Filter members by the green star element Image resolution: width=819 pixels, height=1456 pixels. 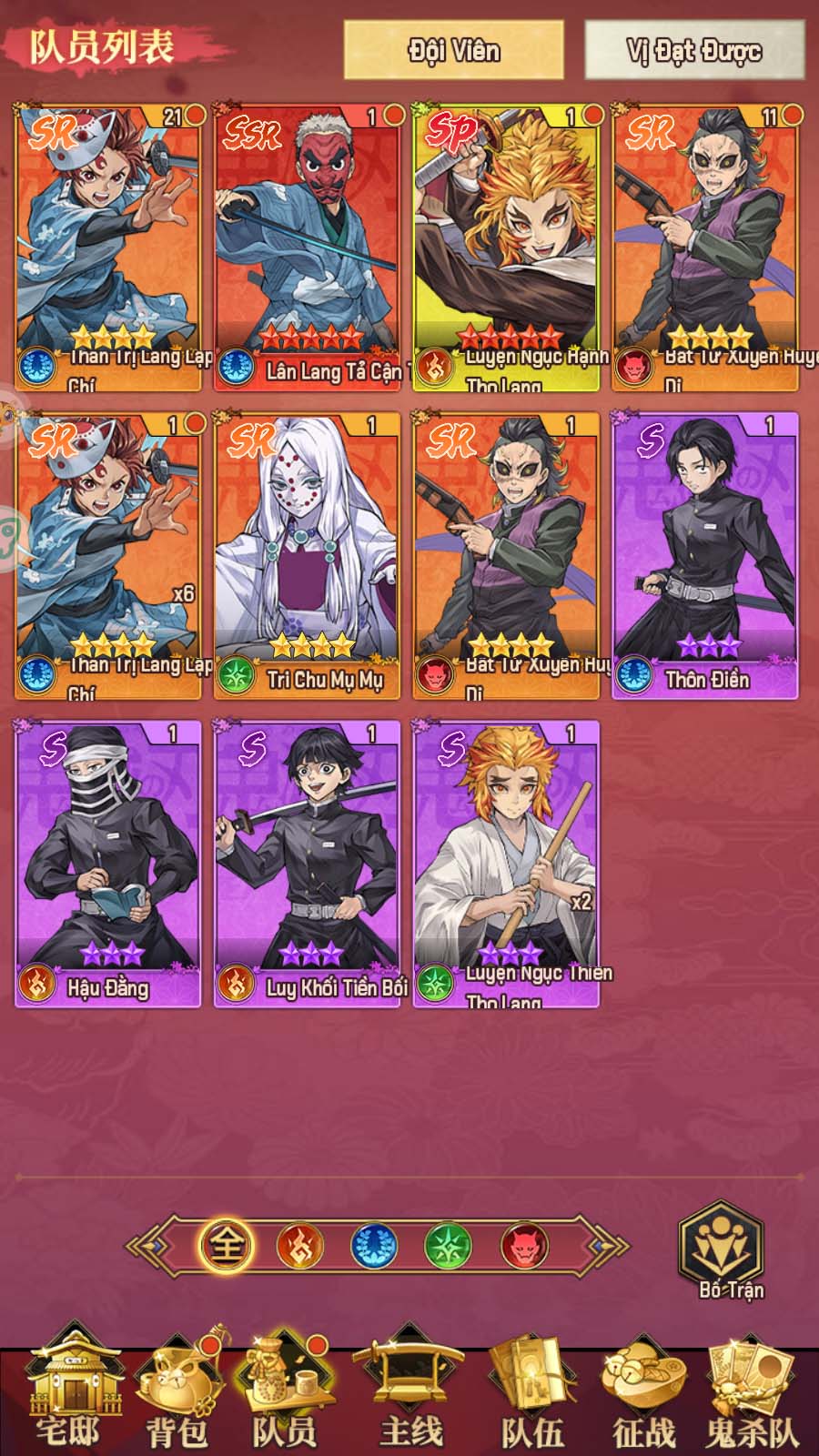tap(449, 1245)
